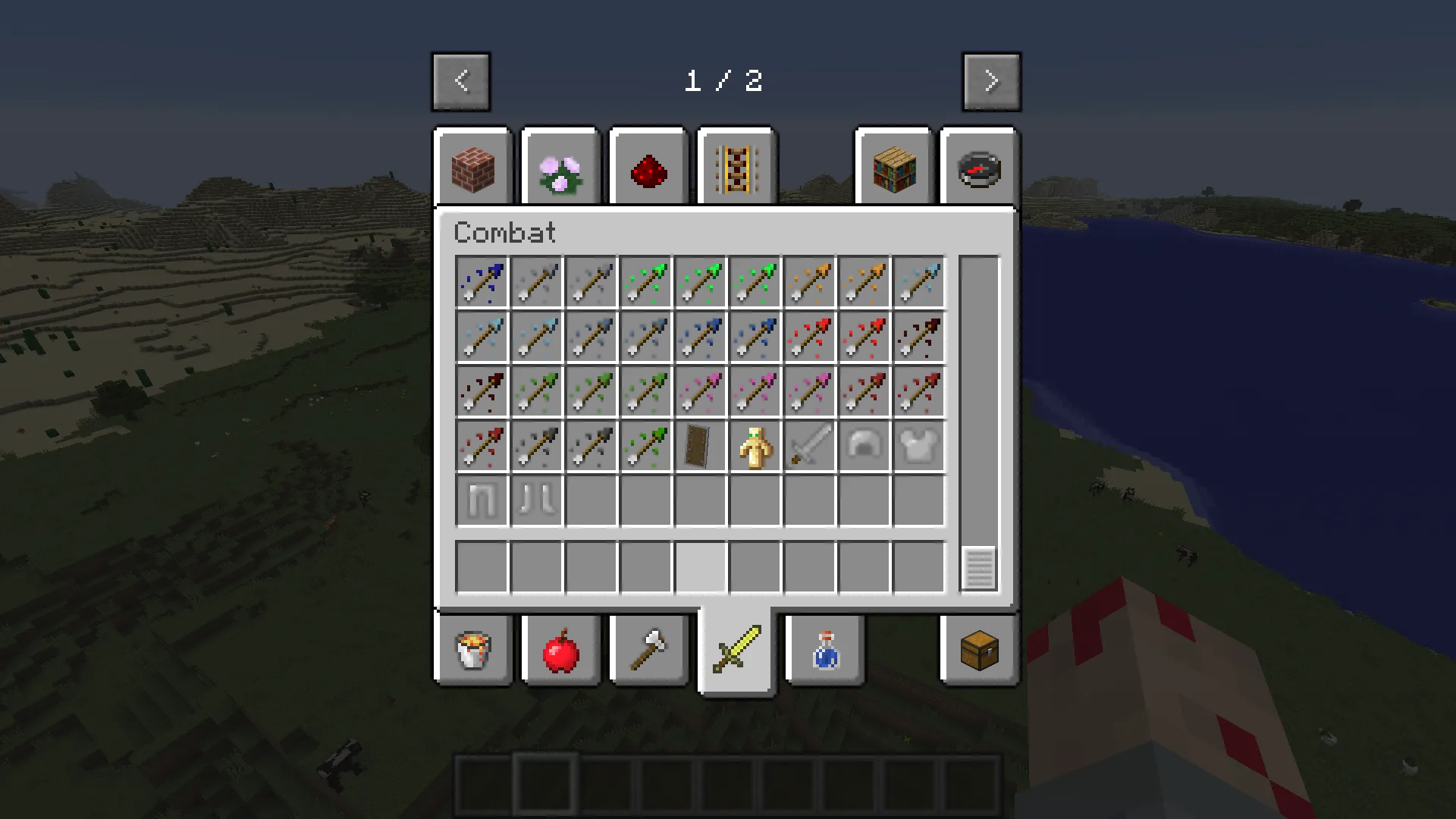
Task: Select the Totem of Undying
Action: pos(755,446)
